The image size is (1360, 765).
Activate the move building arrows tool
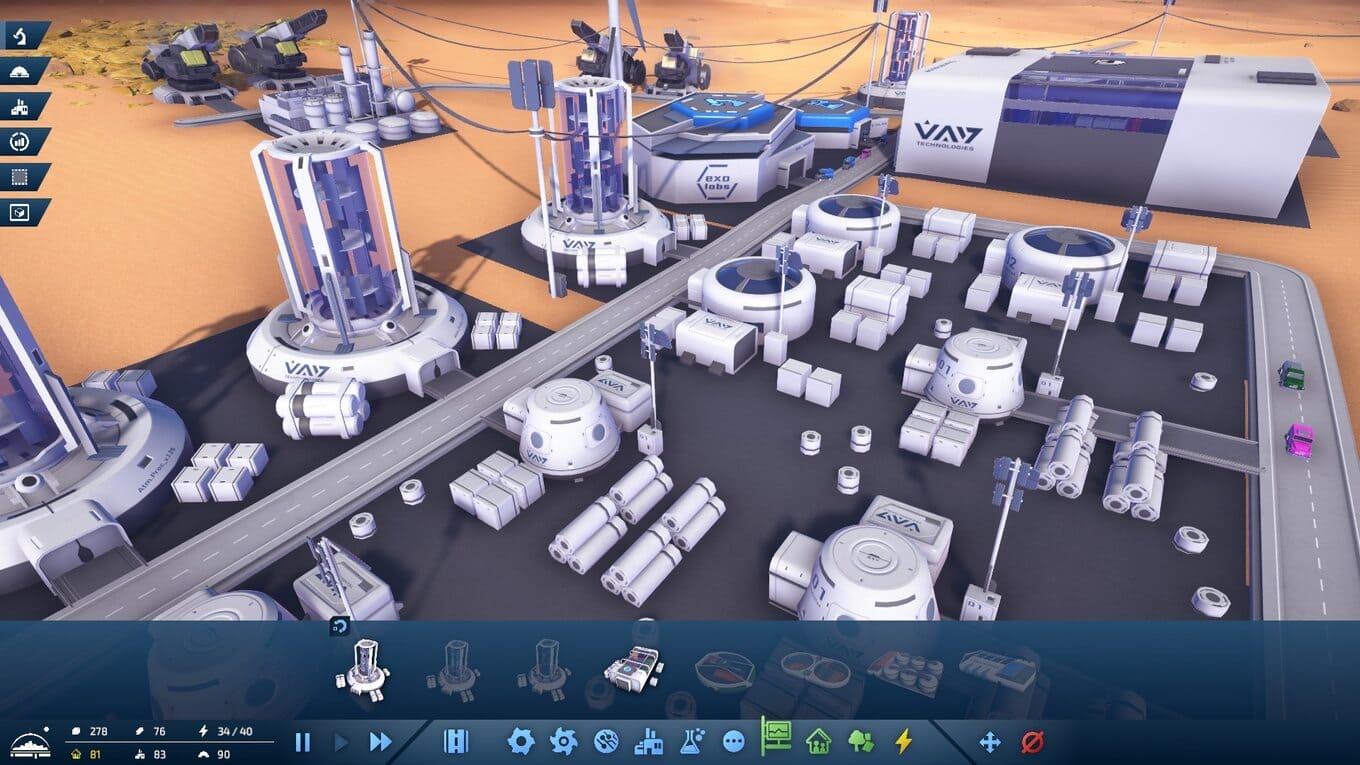pyautogui.click(x=989, y=741)
